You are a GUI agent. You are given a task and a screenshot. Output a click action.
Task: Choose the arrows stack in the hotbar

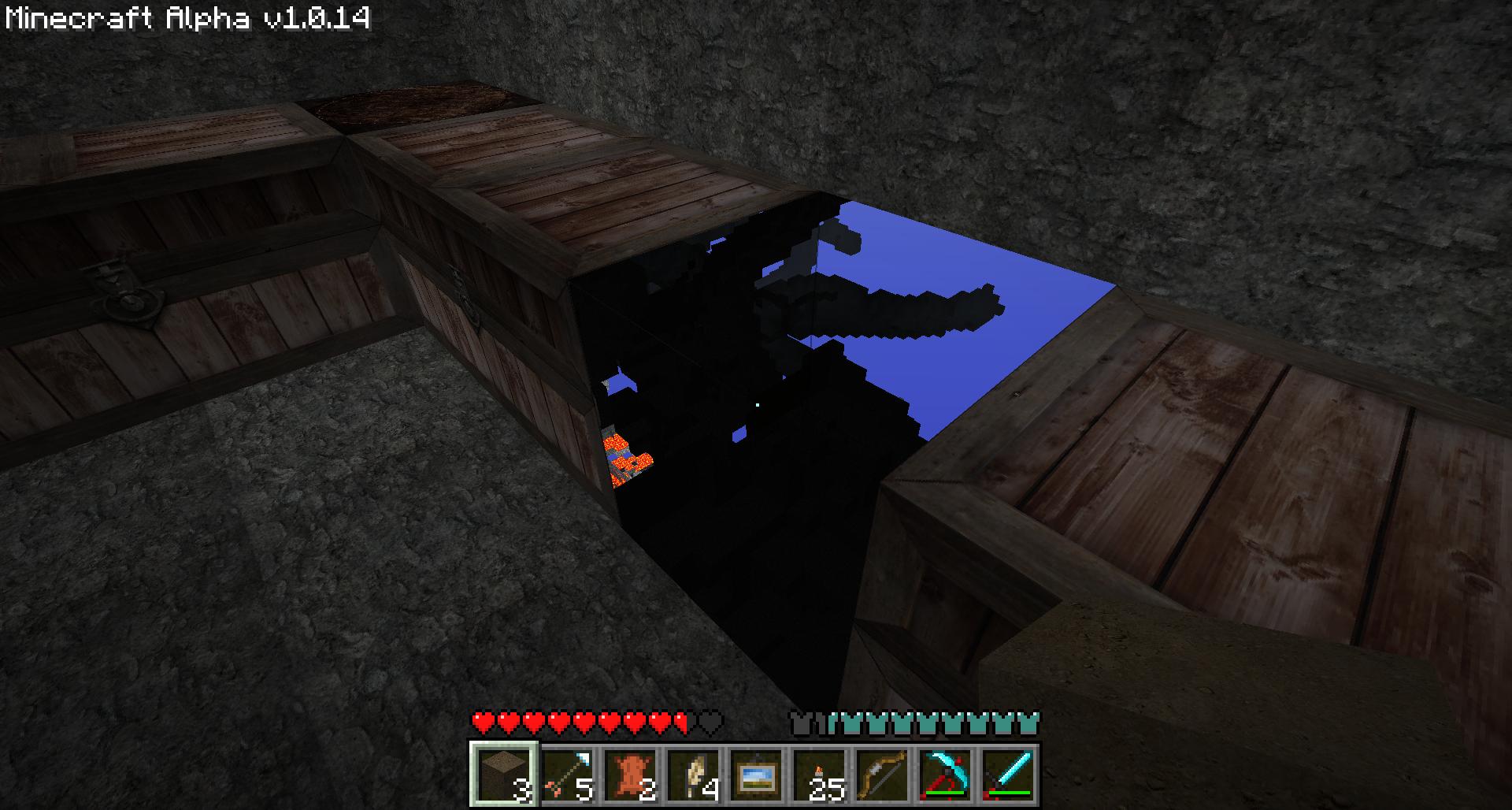tap(567, 774)
